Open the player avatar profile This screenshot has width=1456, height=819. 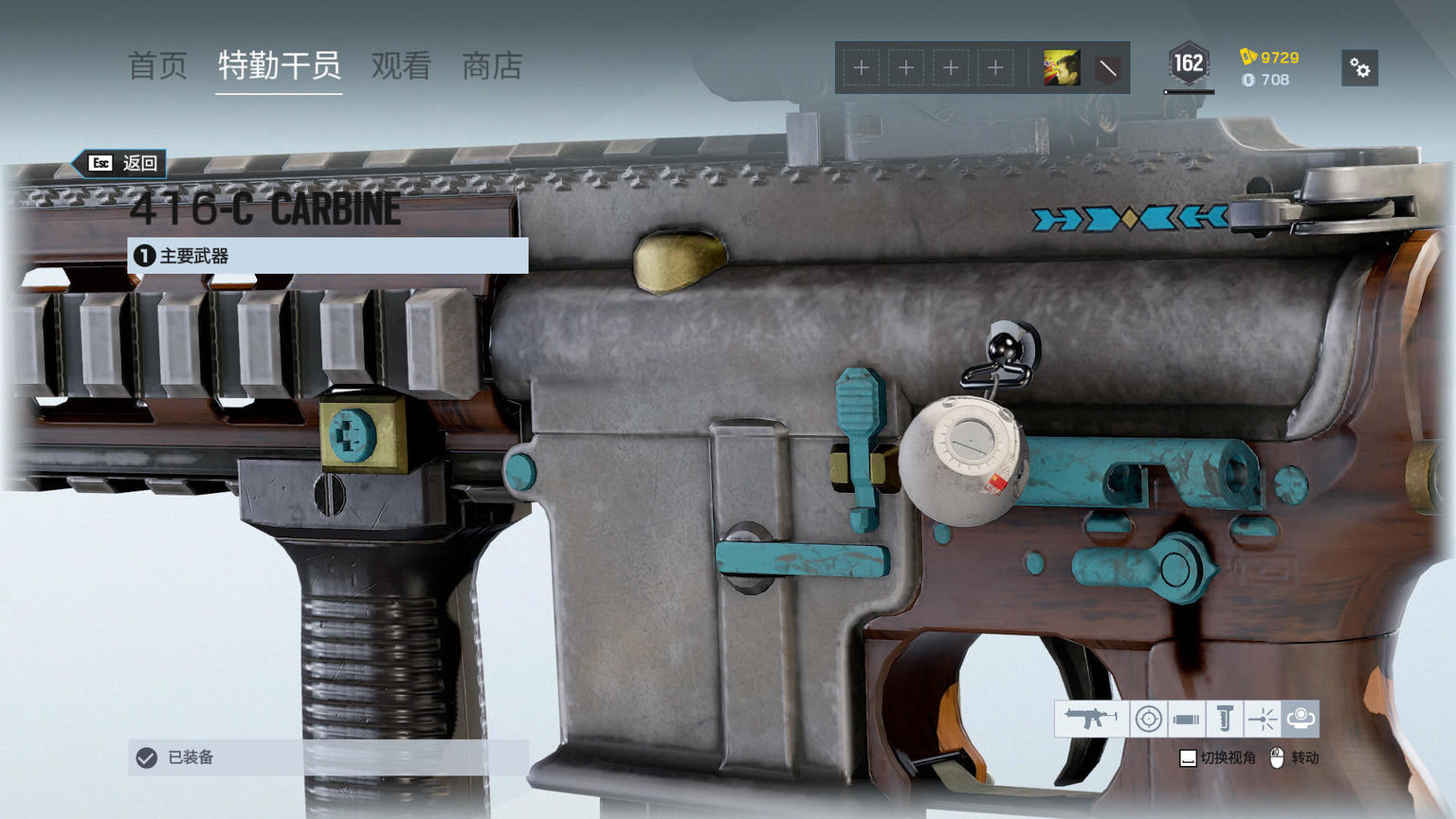(x=1061, y=68)
